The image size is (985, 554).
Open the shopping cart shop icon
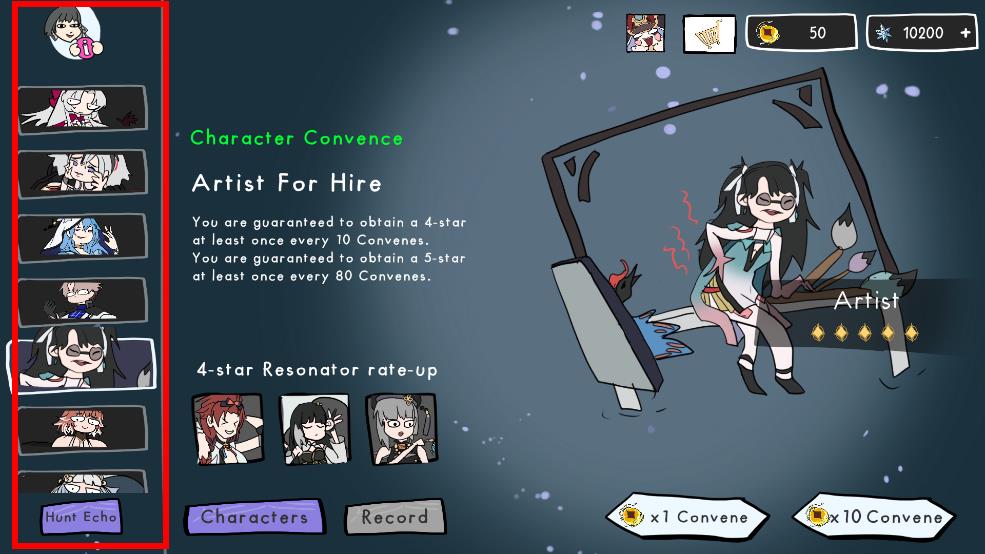tap(710, 34)
